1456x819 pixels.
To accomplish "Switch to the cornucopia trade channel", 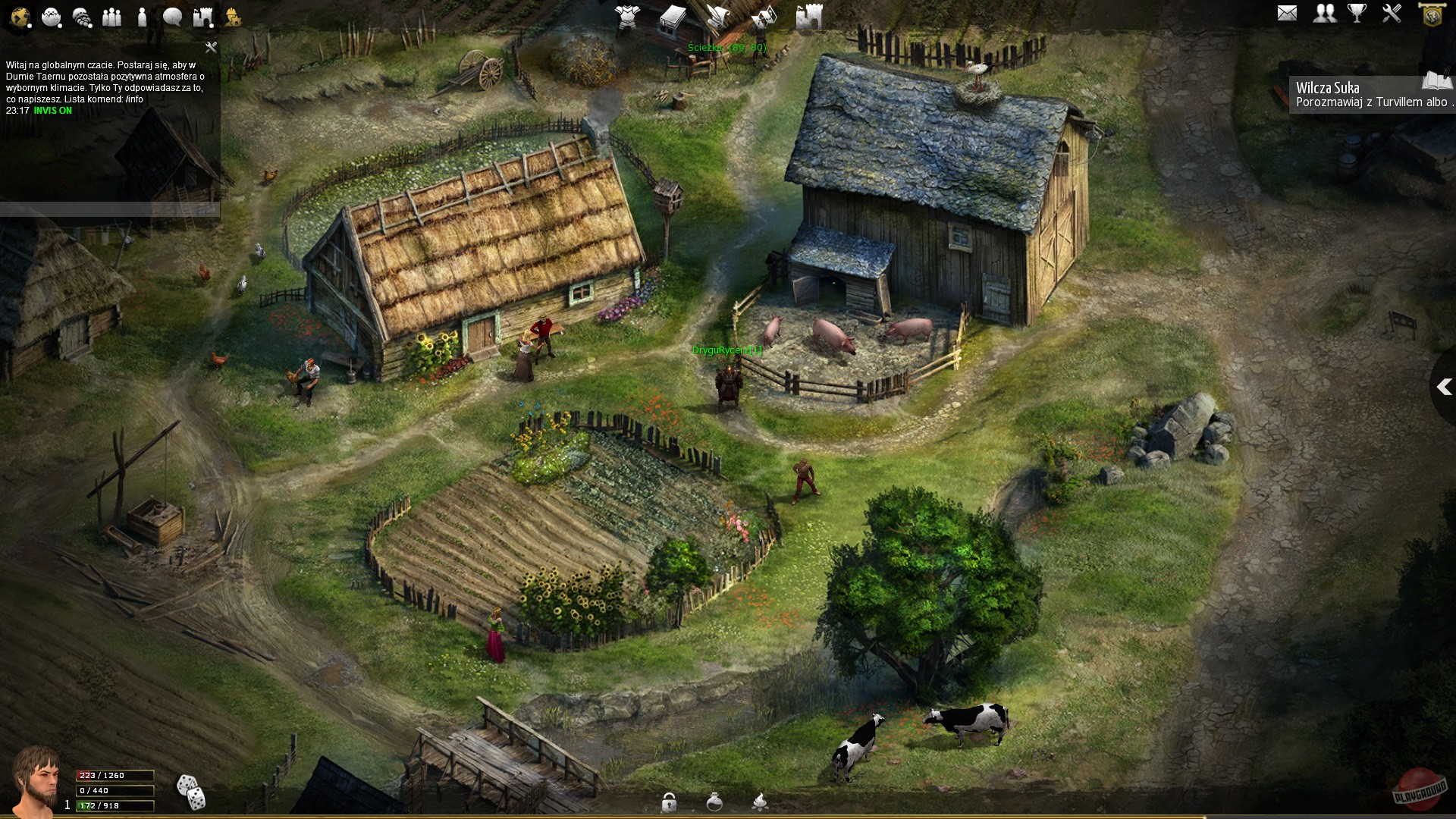I will tap(82, 17).
